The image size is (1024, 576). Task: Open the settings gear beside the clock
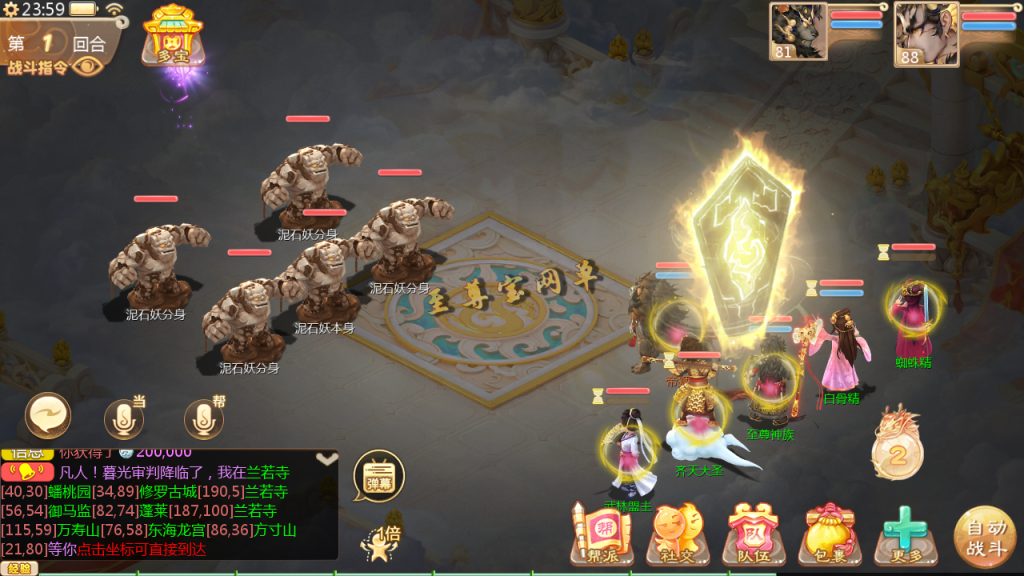point(10,9)
